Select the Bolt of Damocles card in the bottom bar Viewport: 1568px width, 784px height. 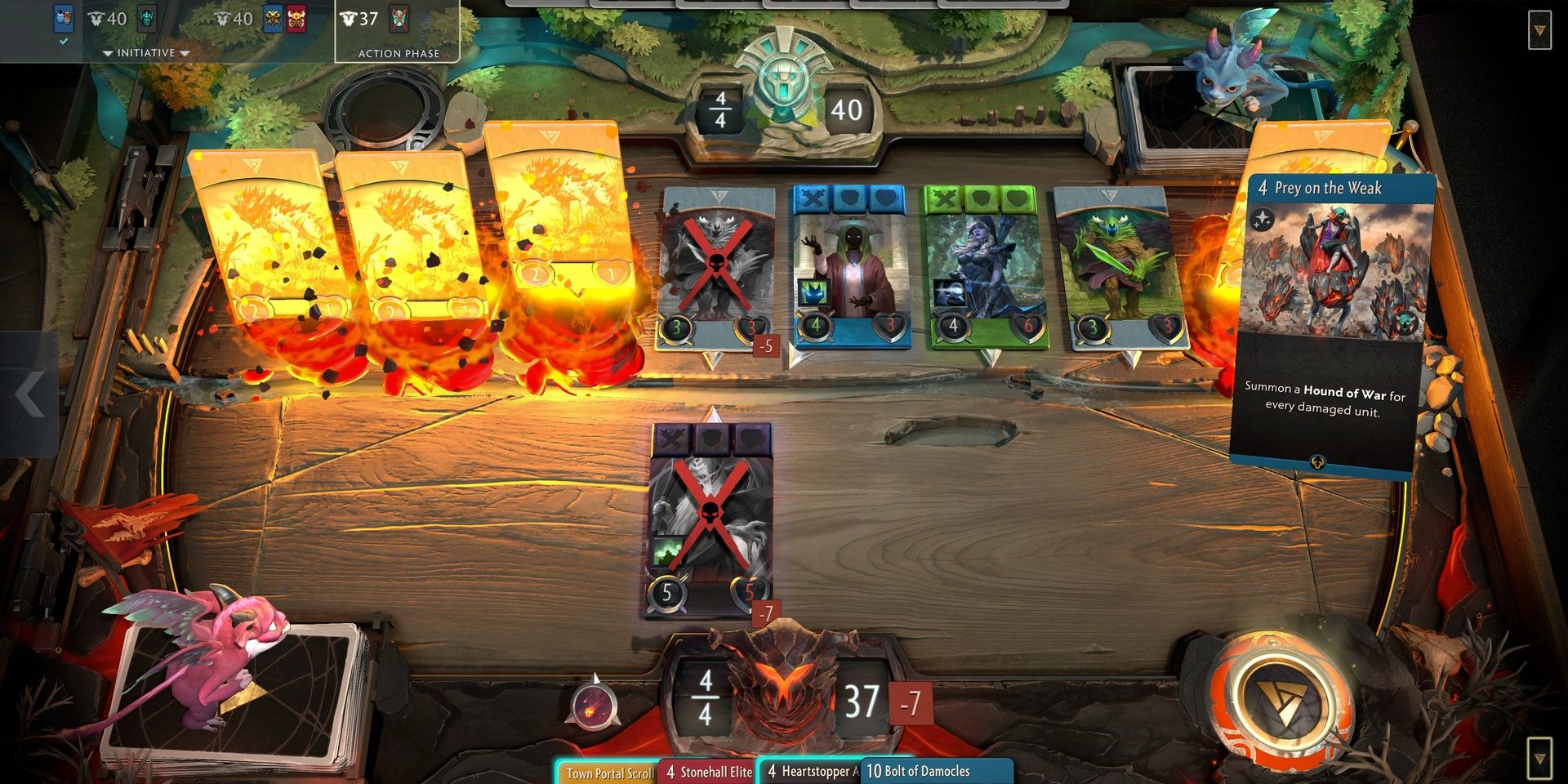coord(919,771)
